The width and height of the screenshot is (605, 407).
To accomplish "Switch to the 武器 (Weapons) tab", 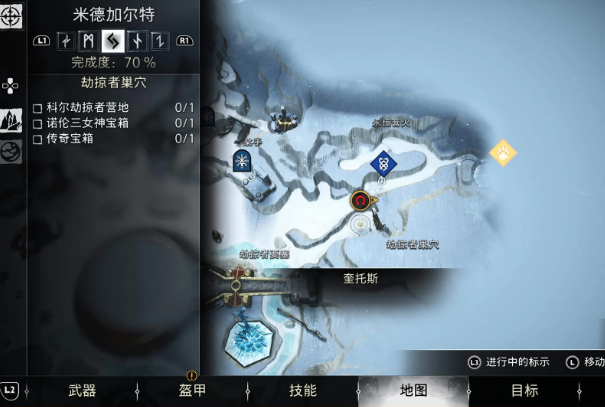I will coord(82,390).
